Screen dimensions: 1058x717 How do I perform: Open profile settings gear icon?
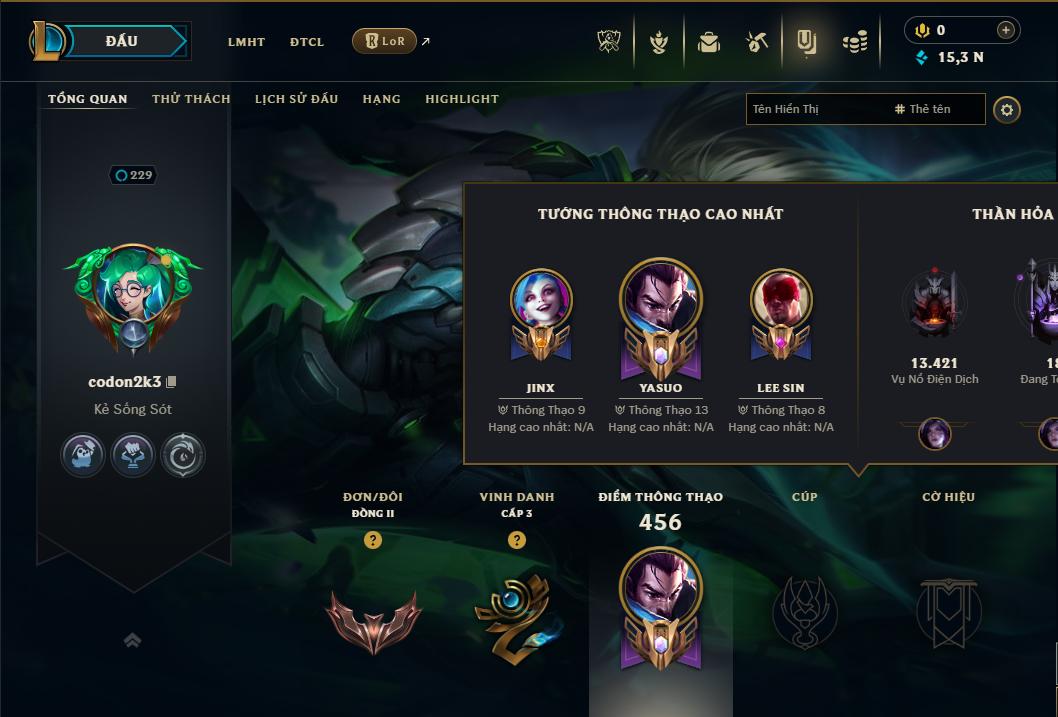(x=1007, y=109)
